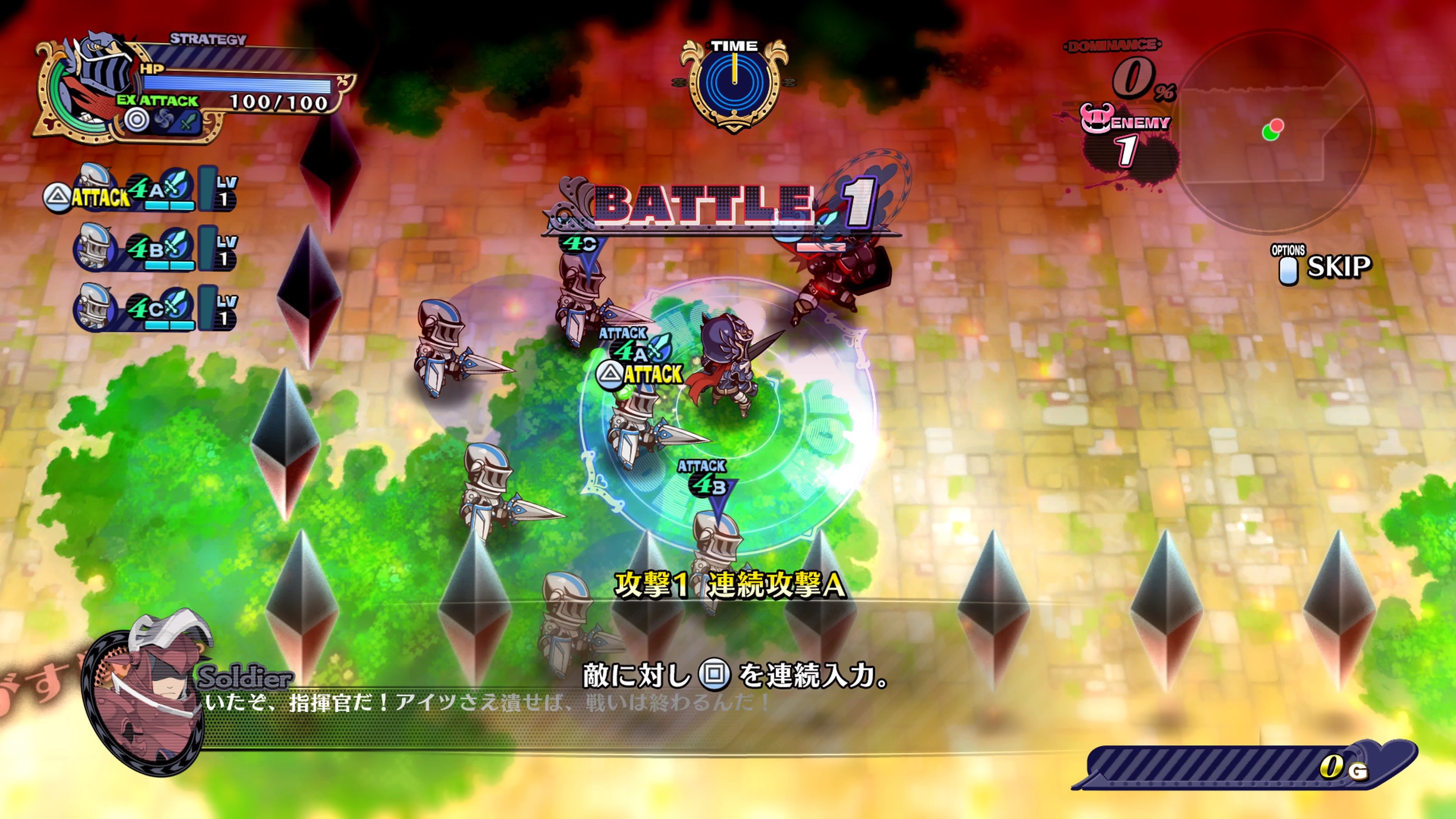
Task: Click the enemy count skull icon
Action: click(x=1097, y=119)
